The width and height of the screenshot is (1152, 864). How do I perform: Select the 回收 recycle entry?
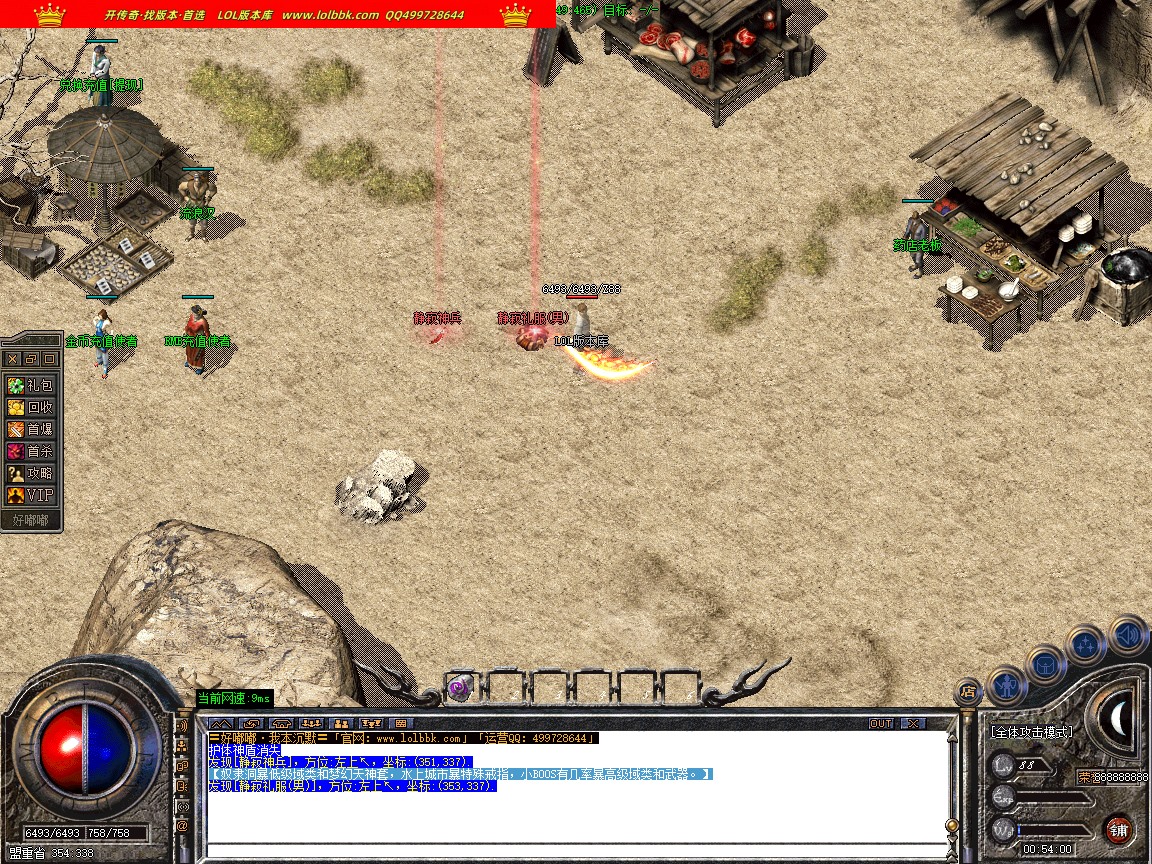point(31,407)
